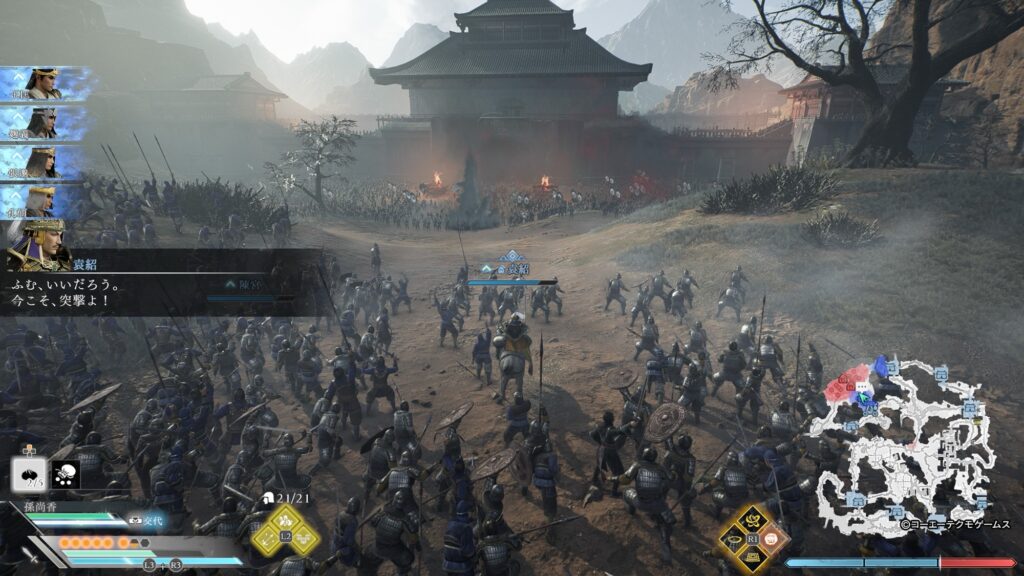1024x576 pixels.
Task: Activate the right yellow tactic diamond
Action: [302, 537]
